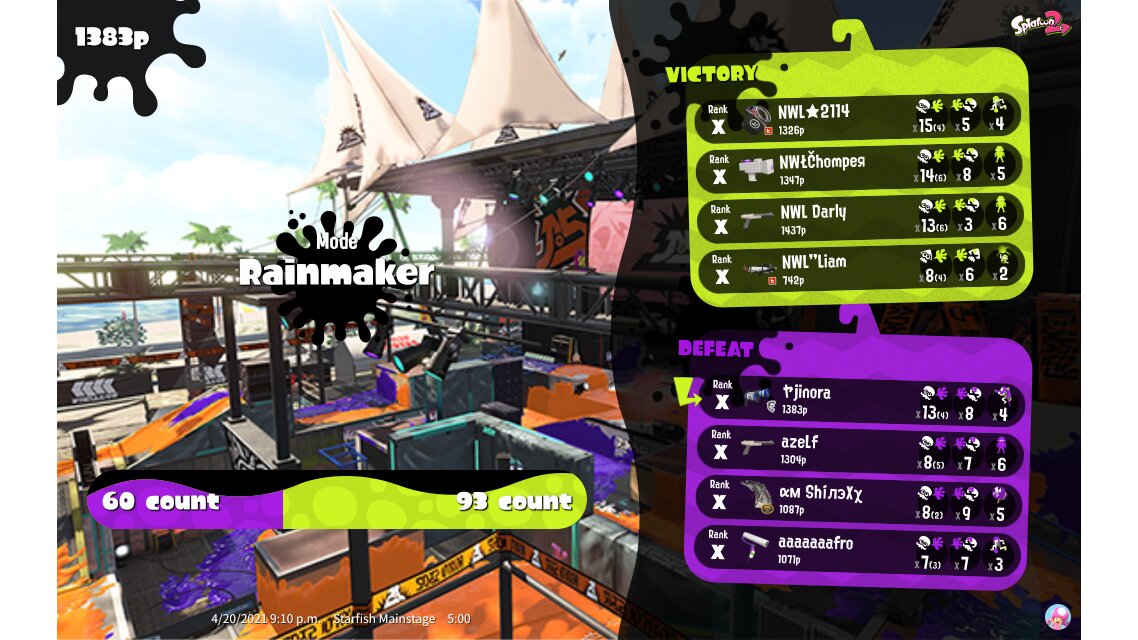Select the NWLČhompея player row

[x=859, y=167]
